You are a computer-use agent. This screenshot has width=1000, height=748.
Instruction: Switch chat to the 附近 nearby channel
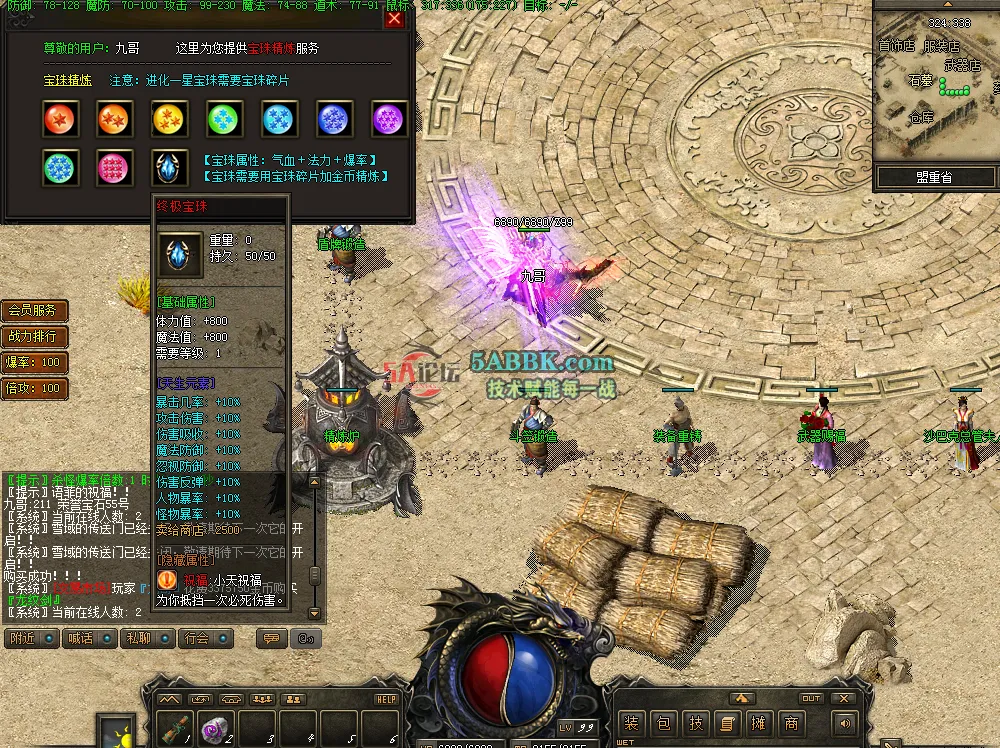[x=23, y=638]
